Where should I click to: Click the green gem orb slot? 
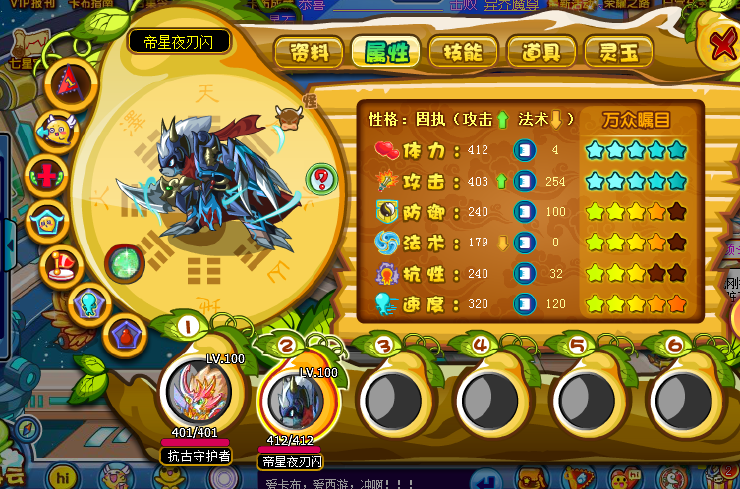125,264
